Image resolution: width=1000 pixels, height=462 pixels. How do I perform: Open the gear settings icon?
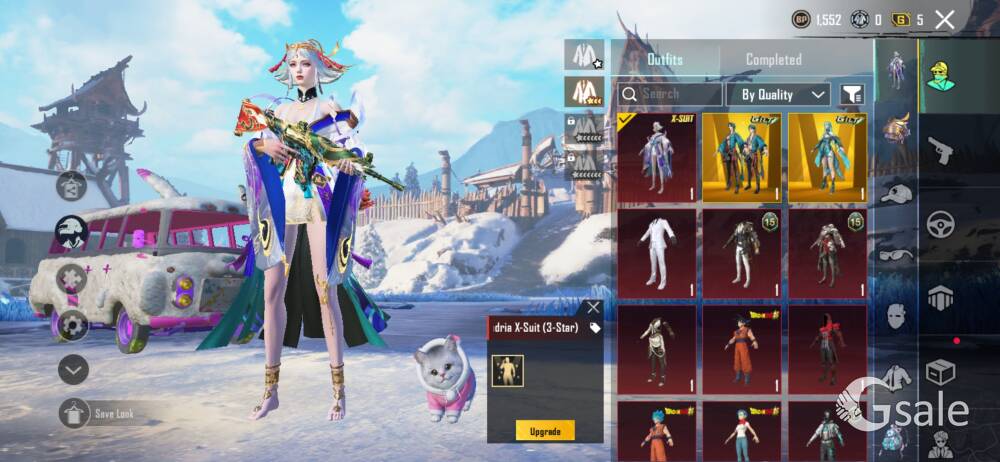tap(72, 325)
